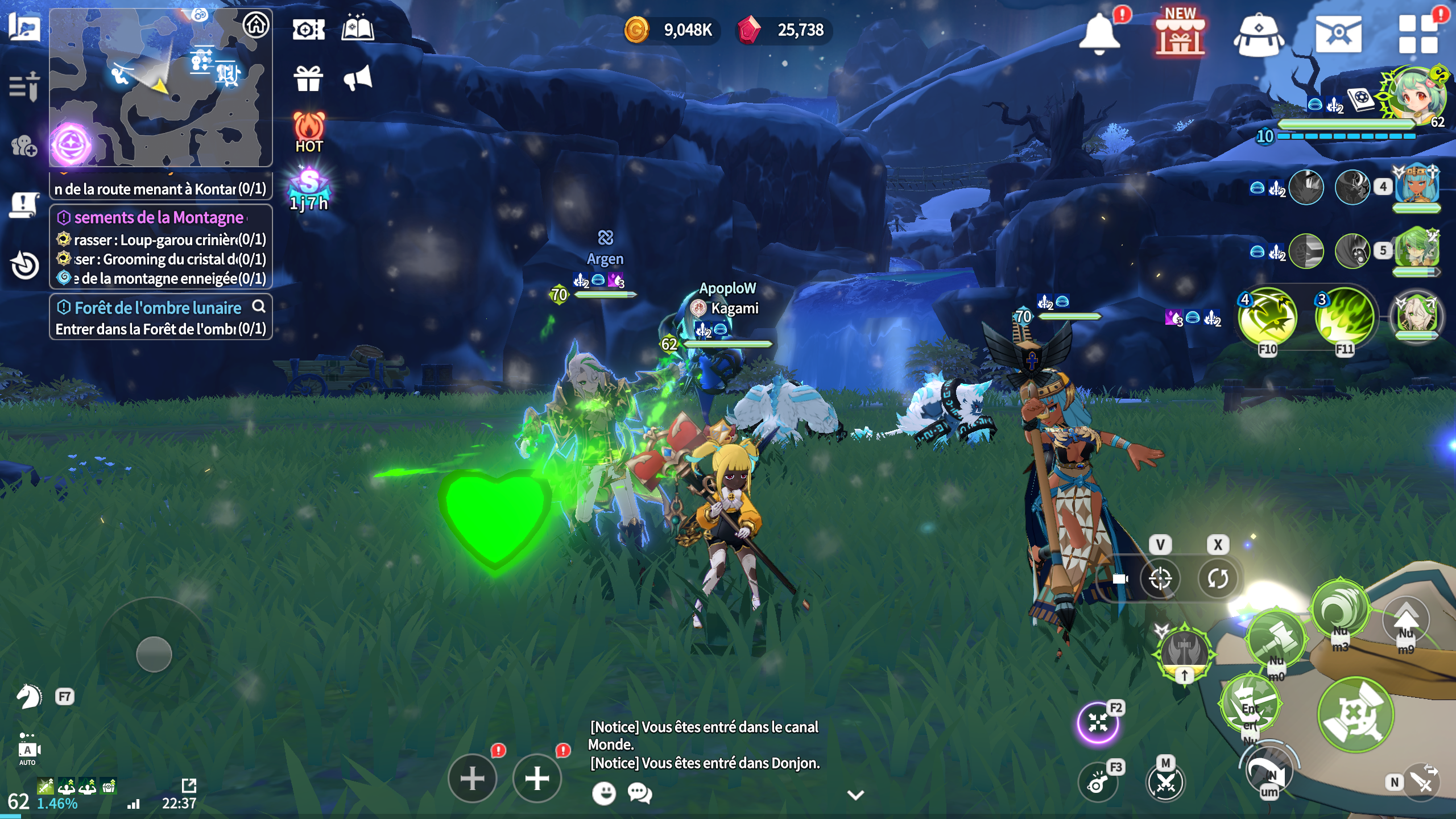Toggle the AUTO battle mode
The image size is (1456, 819).
click(27, 750)
